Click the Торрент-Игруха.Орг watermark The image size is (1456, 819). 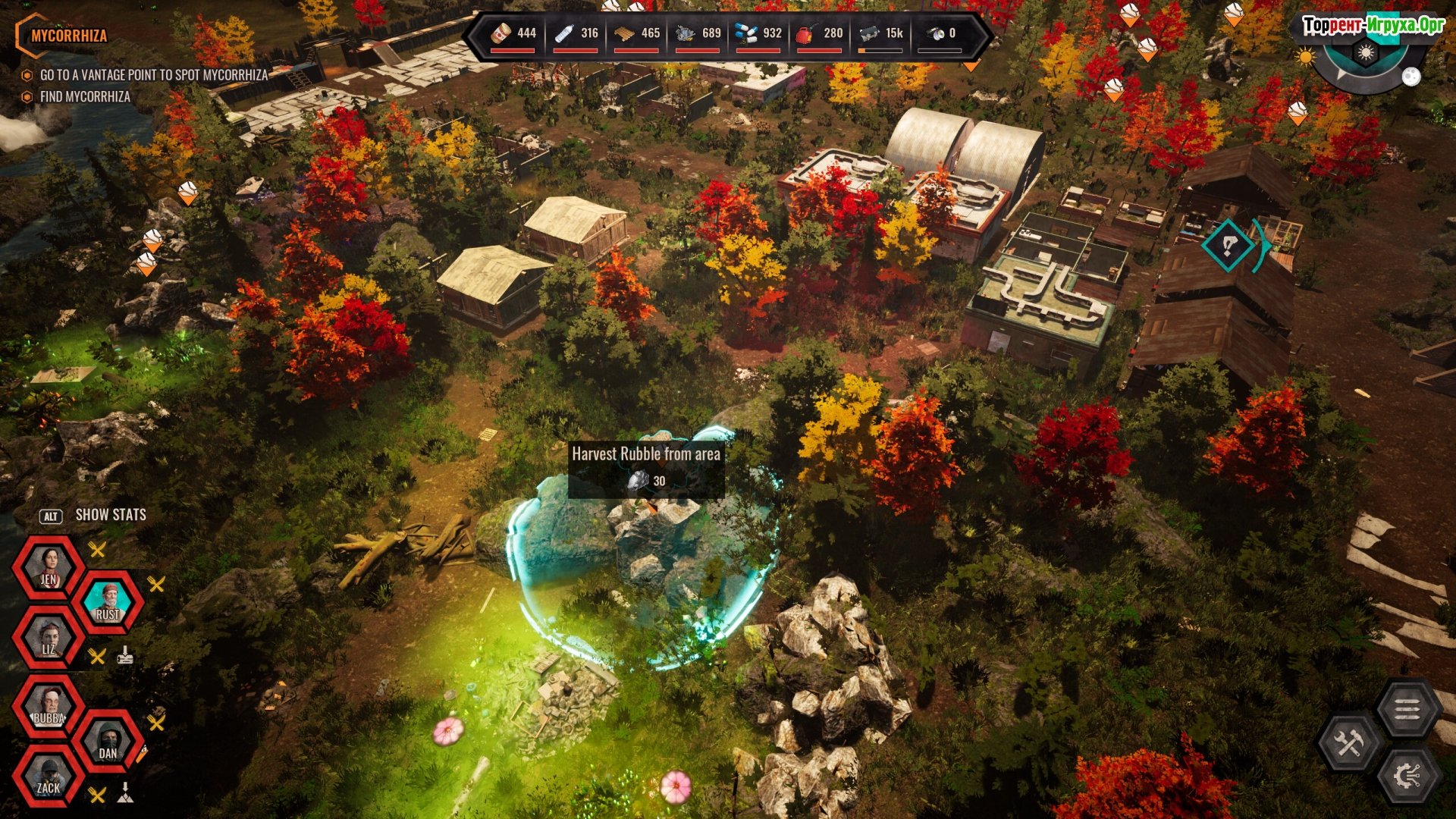point(1373,25)
